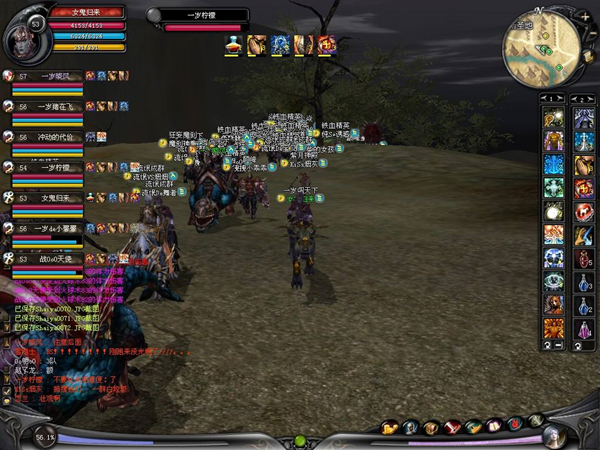Activate top skill in left hotbar column
The height and width of the screenshot is (450, 600).
click(x=554, y=118)
